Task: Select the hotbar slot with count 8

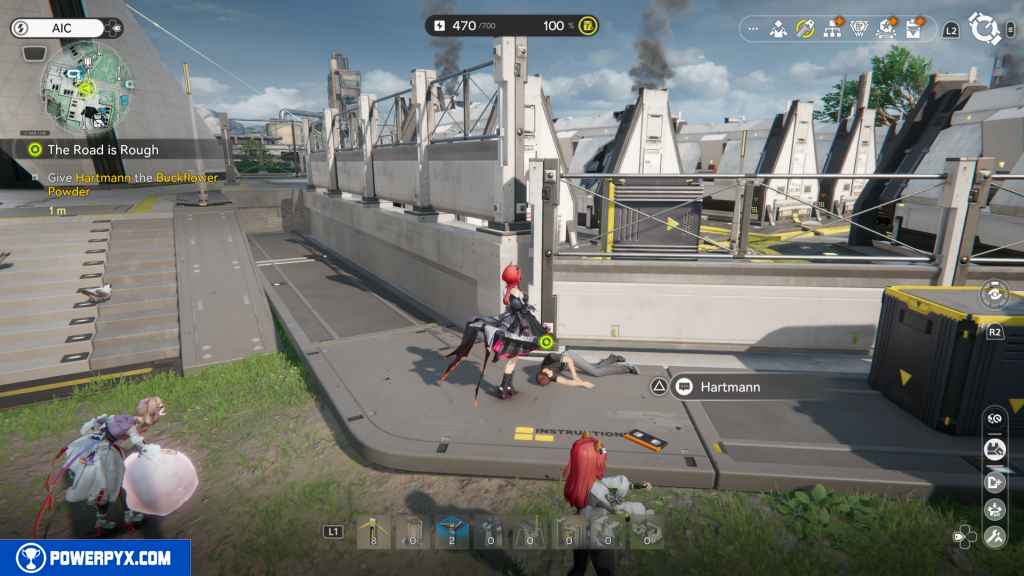Action: pos(373,532)
